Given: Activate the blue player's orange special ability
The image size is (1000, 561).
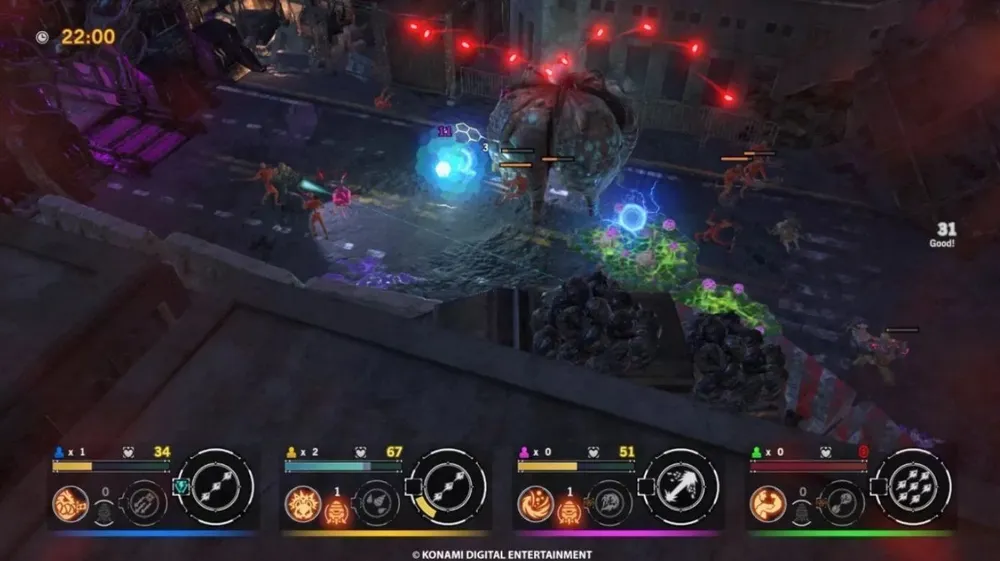Looking at the screenshot, I should coord(70,502).
